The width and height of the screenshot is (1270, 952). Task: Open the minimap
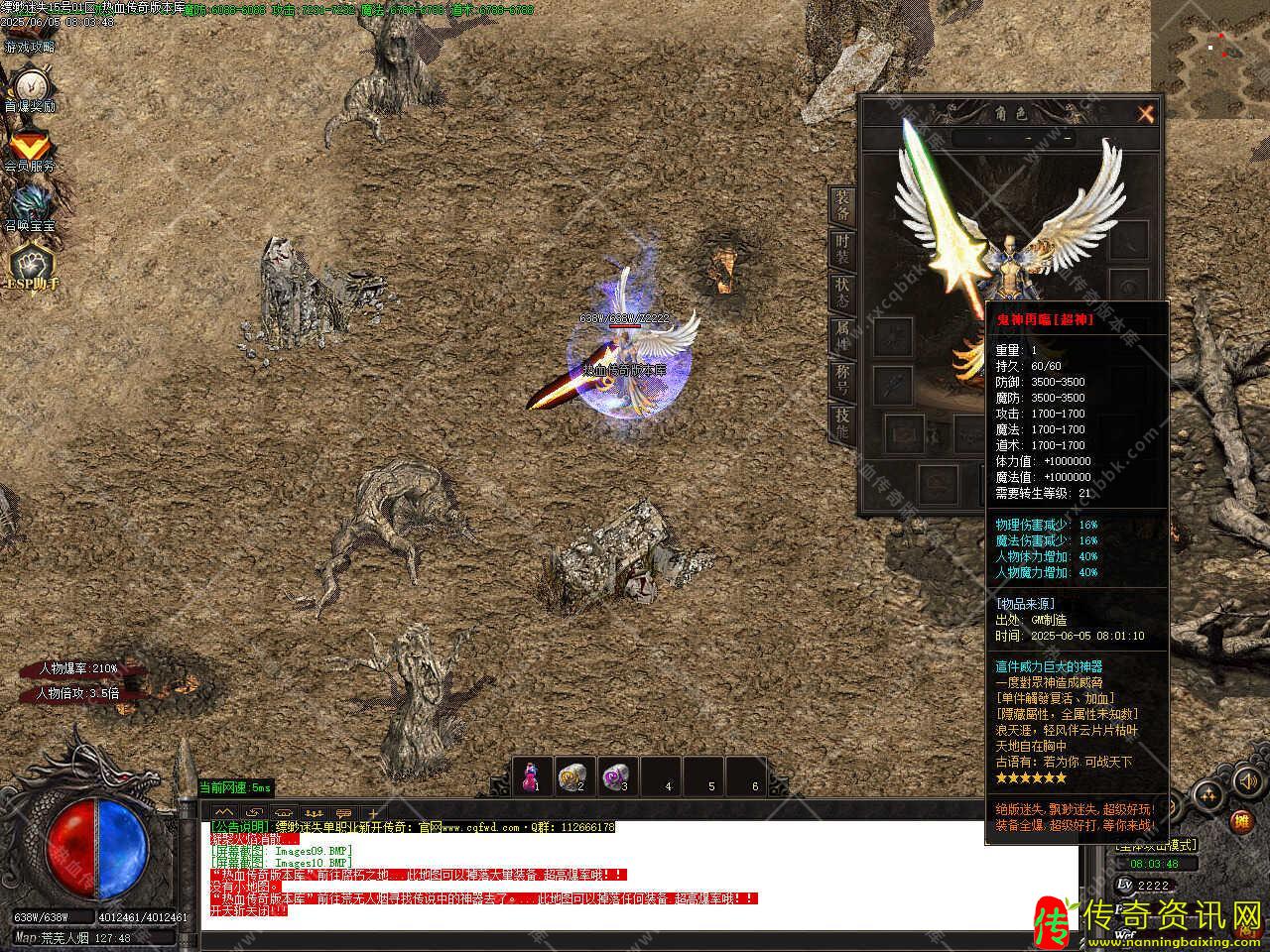coord(1209,46)
